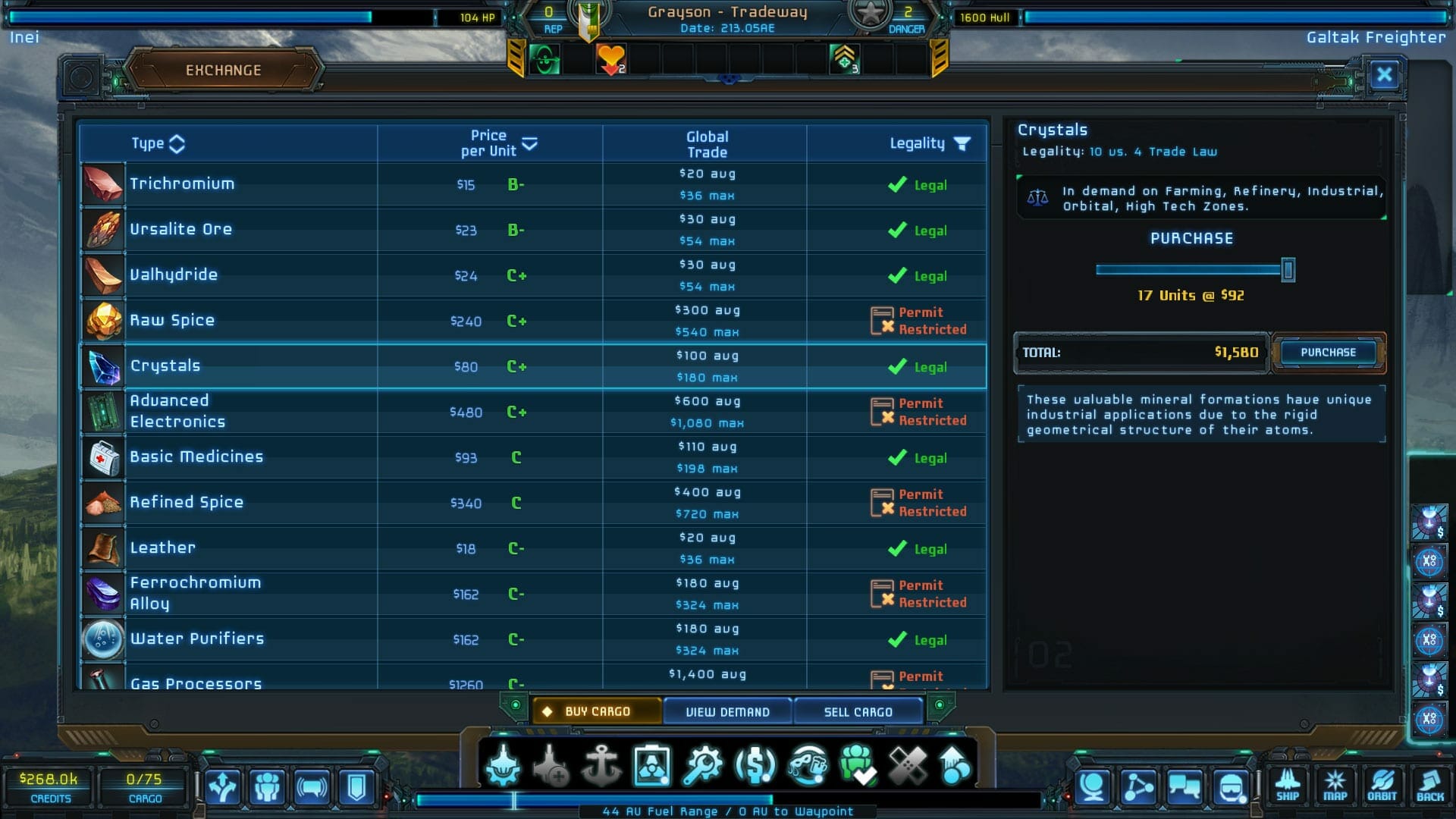Open the Sell Cargo tab

pos(858,711)
